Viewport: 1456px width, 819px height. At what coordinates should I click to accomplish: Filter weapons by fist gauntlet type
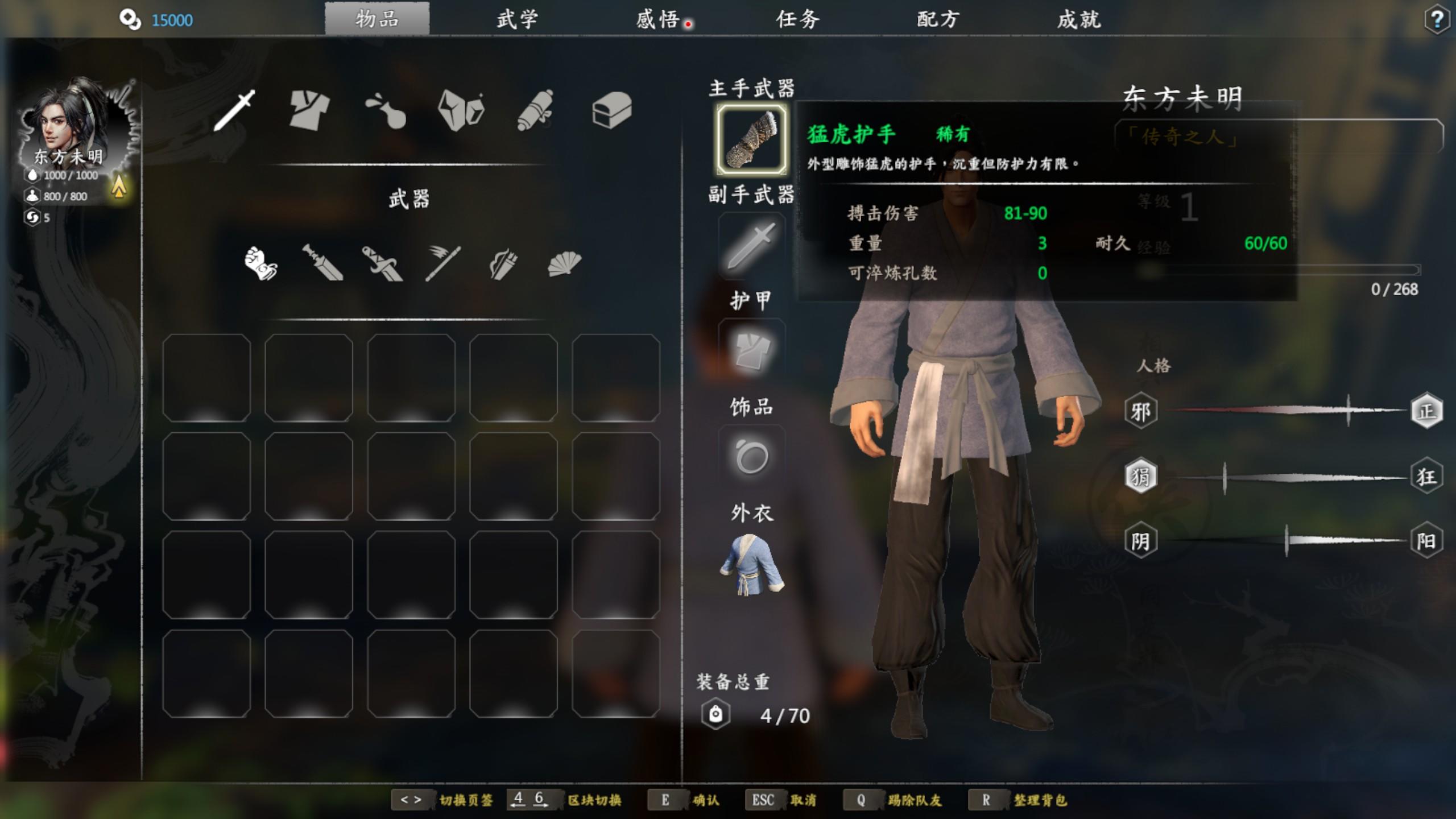[260, 263]
